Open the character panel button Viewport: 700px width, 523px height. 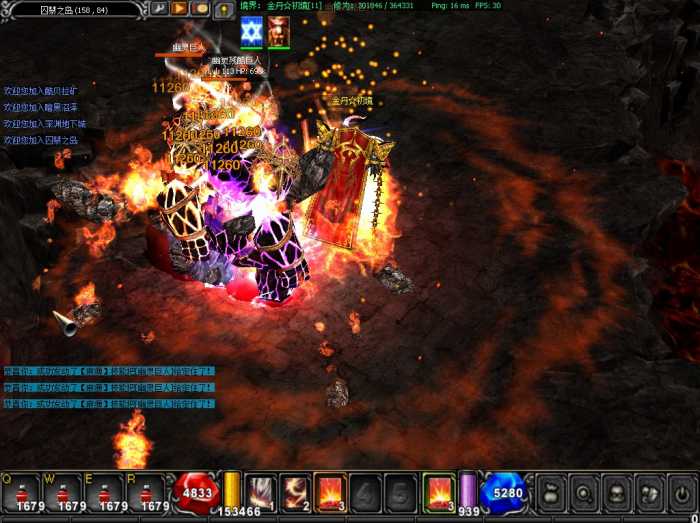616,492
